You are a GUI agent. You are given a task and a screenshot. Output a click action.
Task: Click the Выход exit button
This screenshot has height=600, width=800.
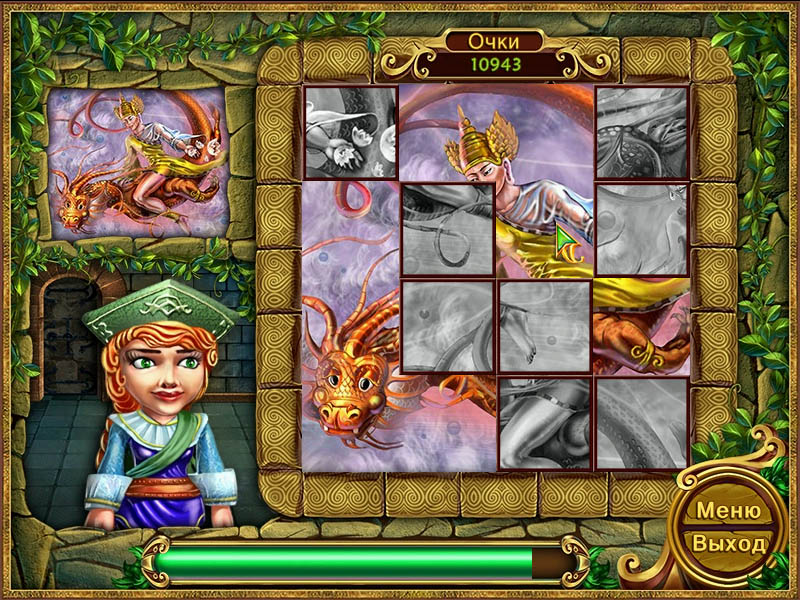click(728, 545)
